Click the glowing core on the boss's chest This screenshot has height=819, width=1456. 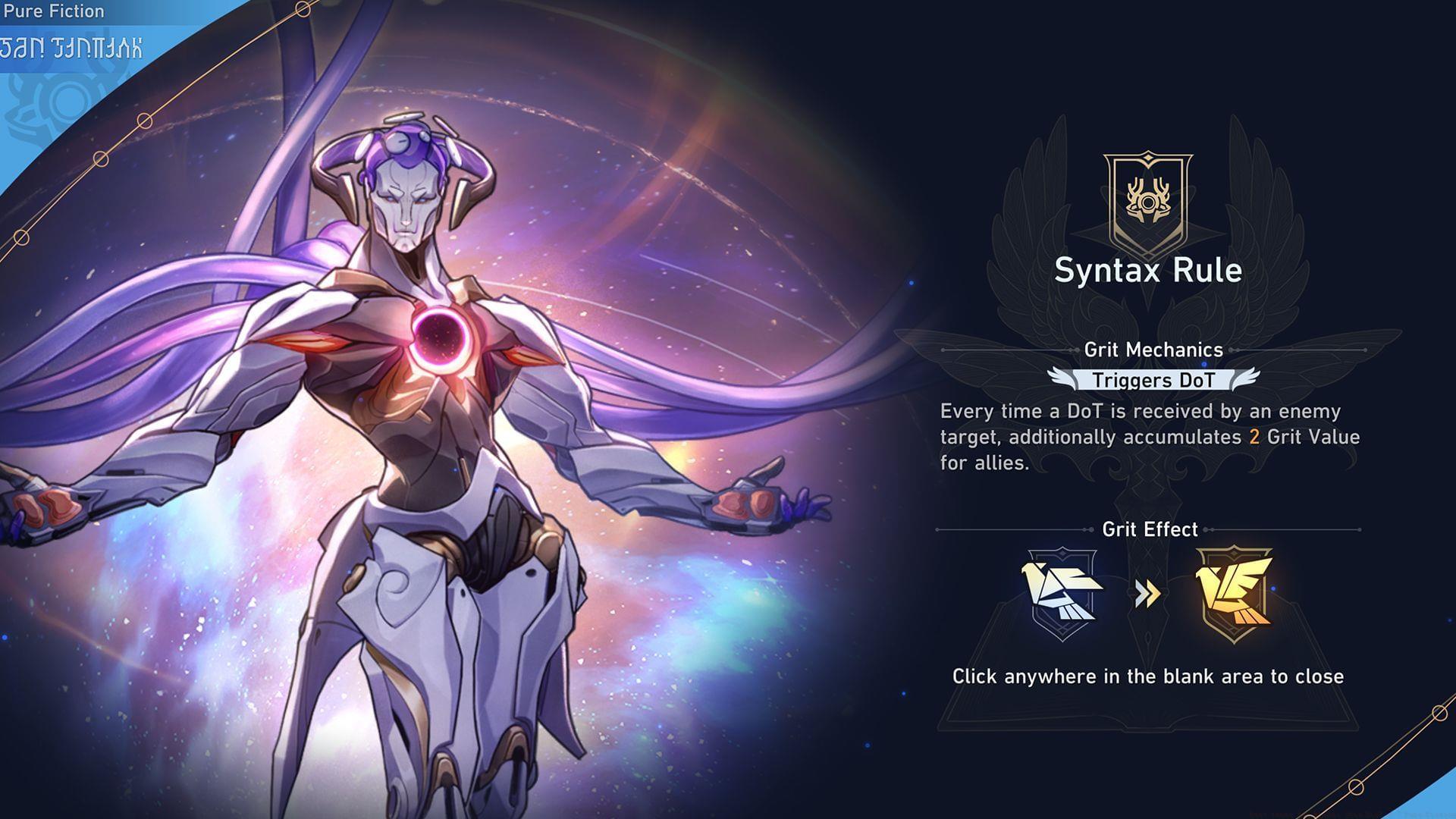coord(440,341)
